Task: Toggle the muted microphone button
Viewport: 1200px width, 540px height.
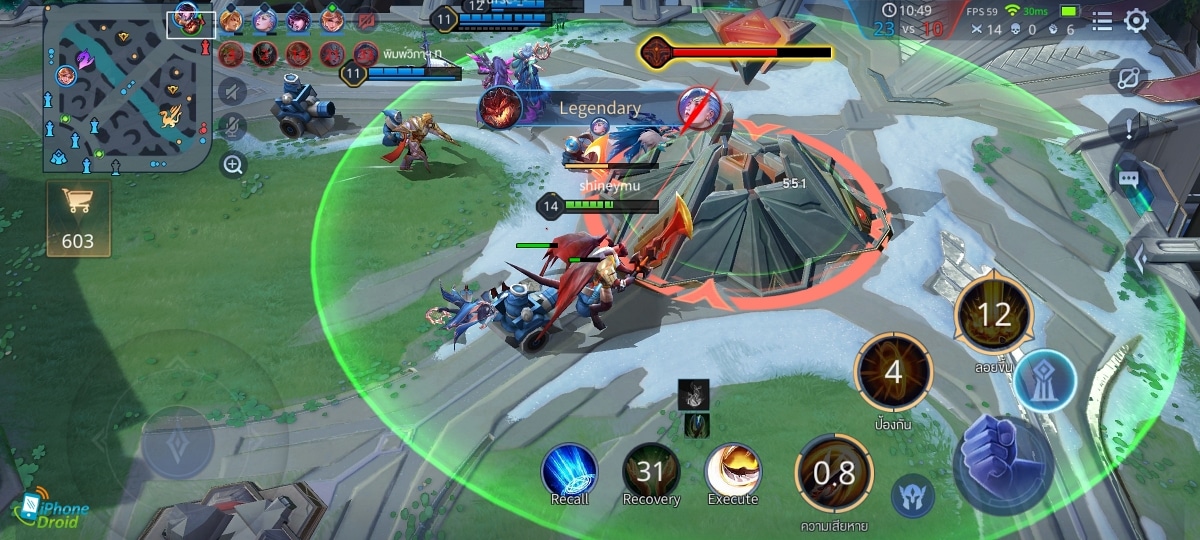Action: (x=232, y=127)
